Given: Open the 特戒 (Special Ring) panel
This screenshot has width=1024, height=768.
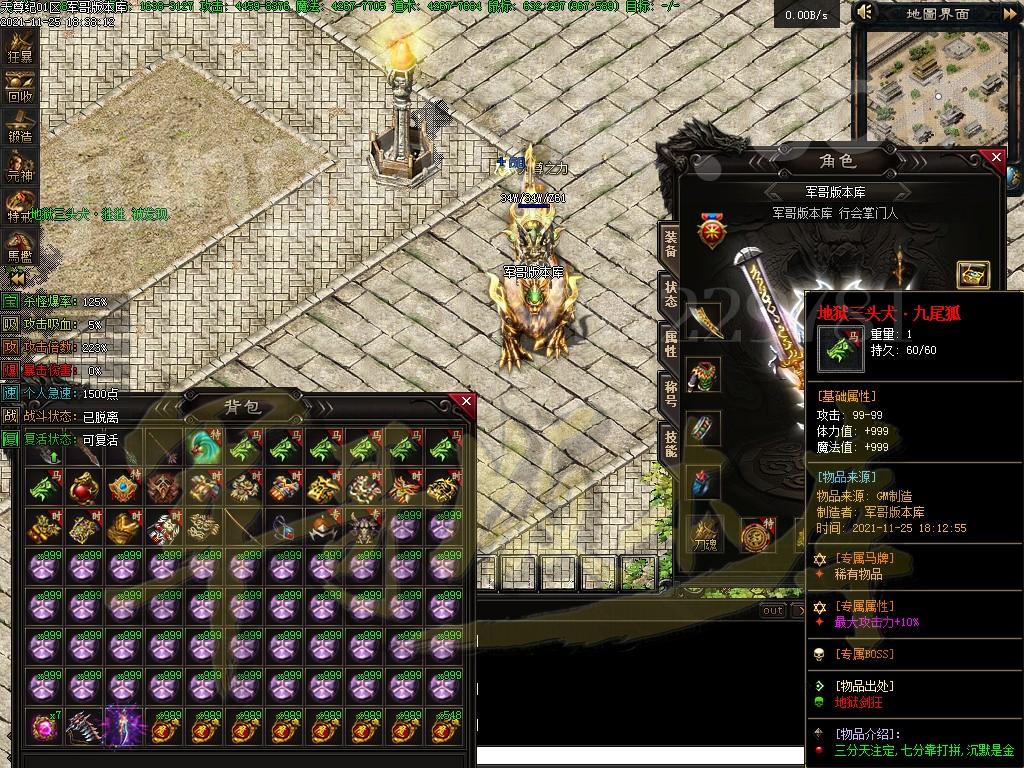Looking at the screenshot, I should (20, 204).
